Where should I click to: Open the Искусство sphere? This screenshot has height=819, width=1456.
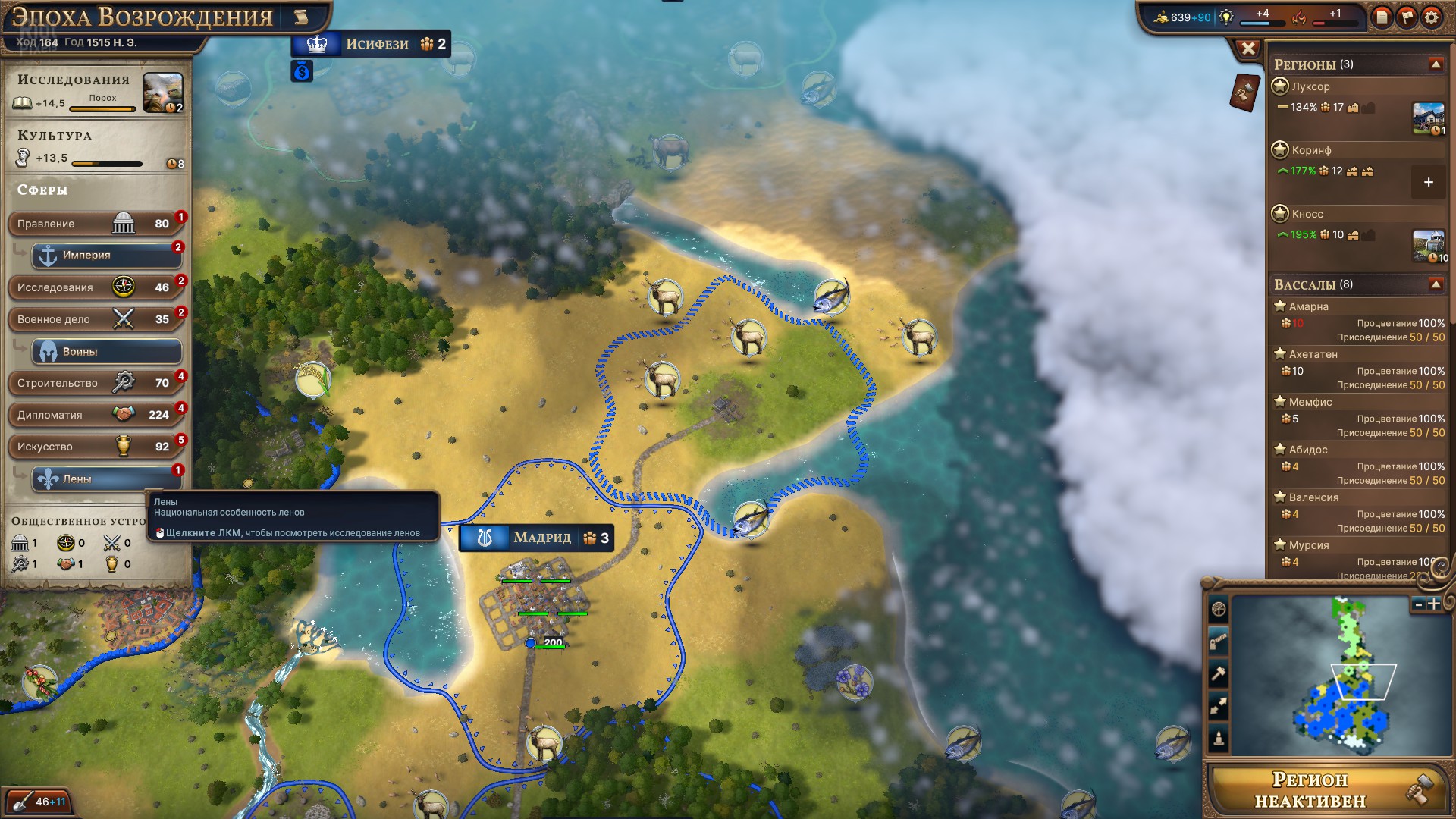95,447
